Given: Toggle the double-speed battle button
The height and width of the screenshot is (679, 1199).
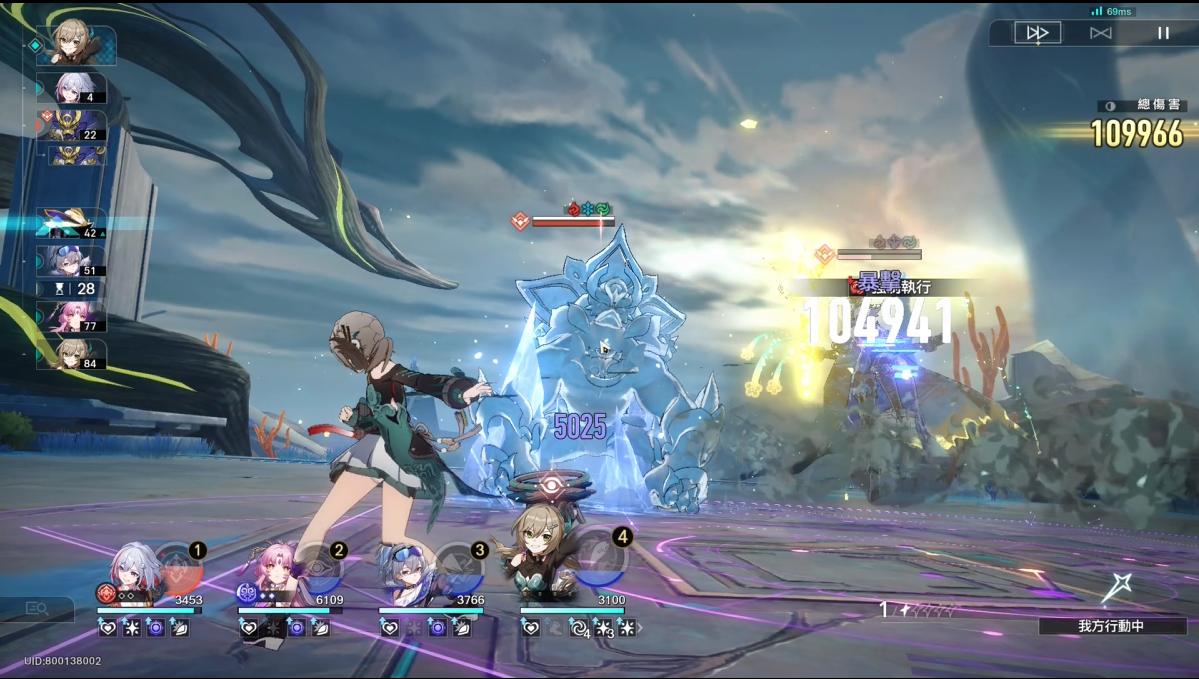Looking at the screenshot, I should pos(1037,33).
